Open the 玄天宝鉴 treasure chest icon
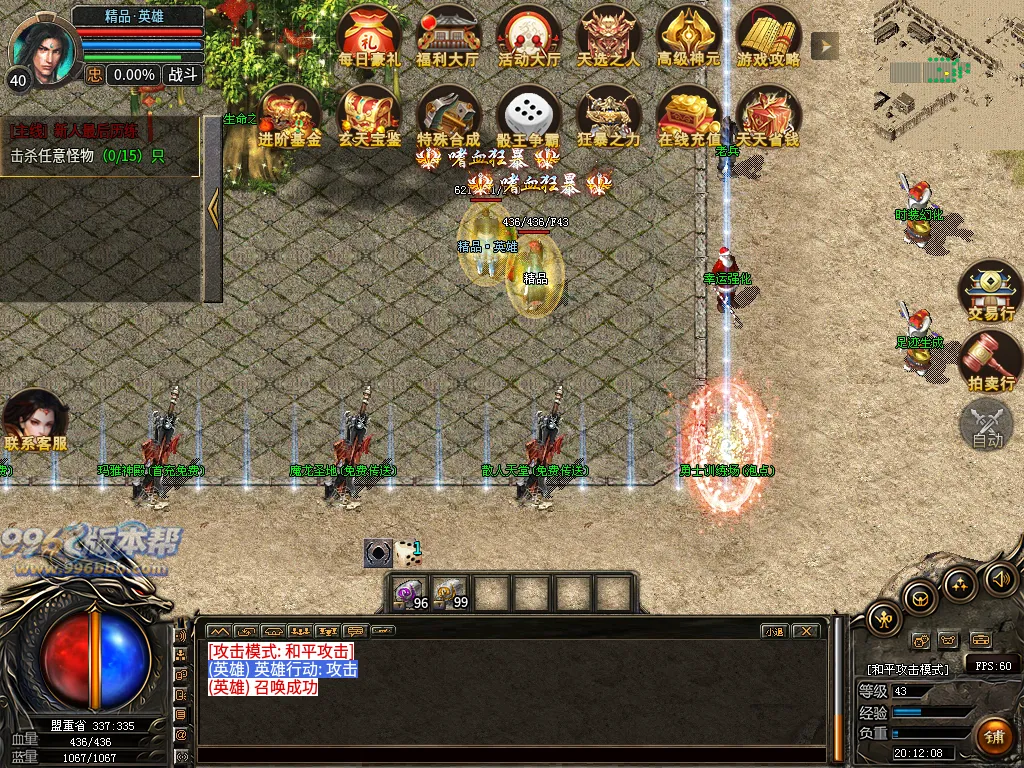Image resolution: width=1024 pixels, height=768 pixels. pos(370,115)
